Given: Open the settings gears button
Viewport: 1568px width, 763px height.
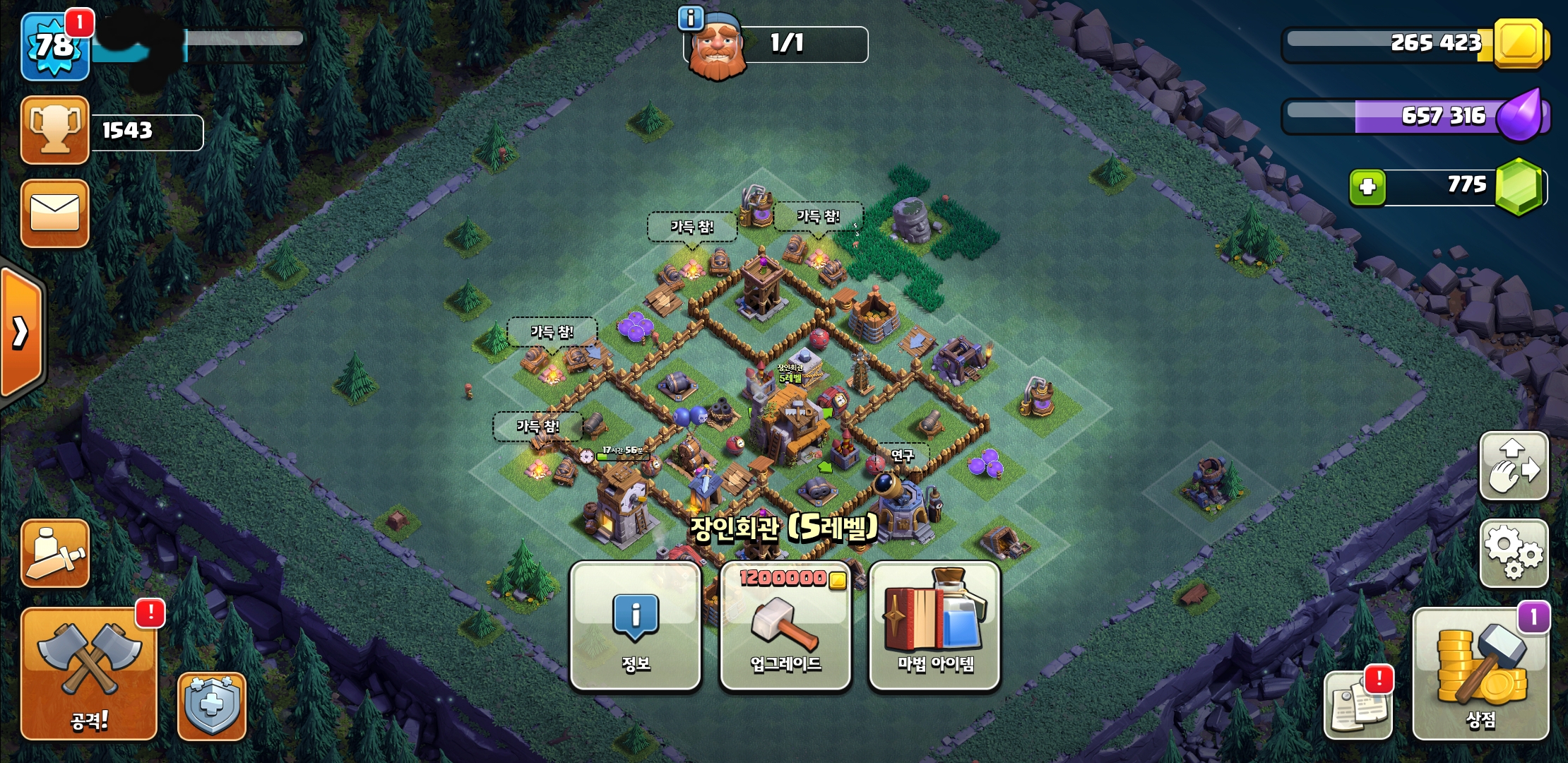Looking at the screenshot, I should coord(1514,553).
